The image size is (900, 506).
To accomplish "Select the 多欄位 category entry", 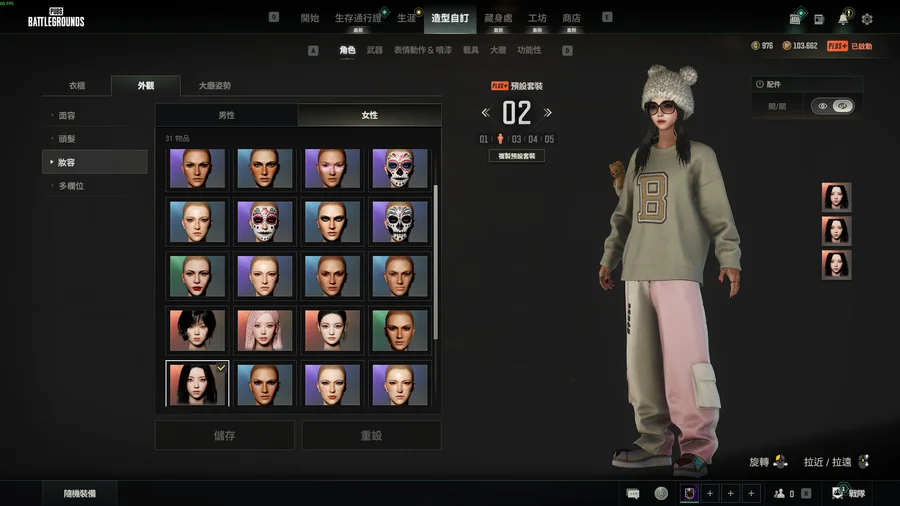I will click(70, 186).
